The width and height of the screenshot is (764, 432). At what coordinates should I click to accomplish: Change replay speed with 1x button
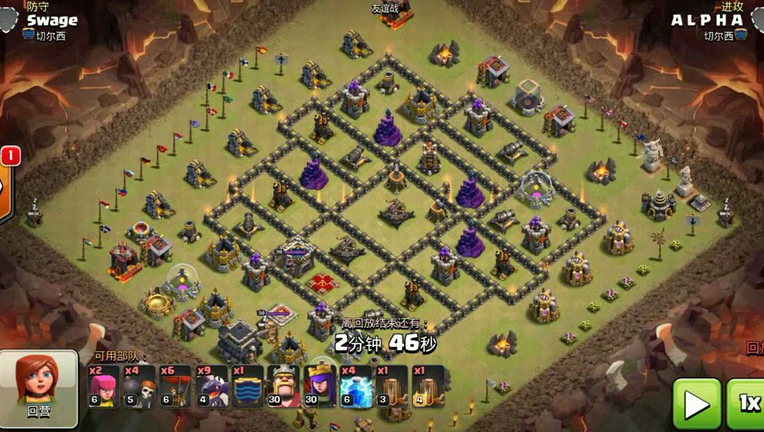coord(748,403)
